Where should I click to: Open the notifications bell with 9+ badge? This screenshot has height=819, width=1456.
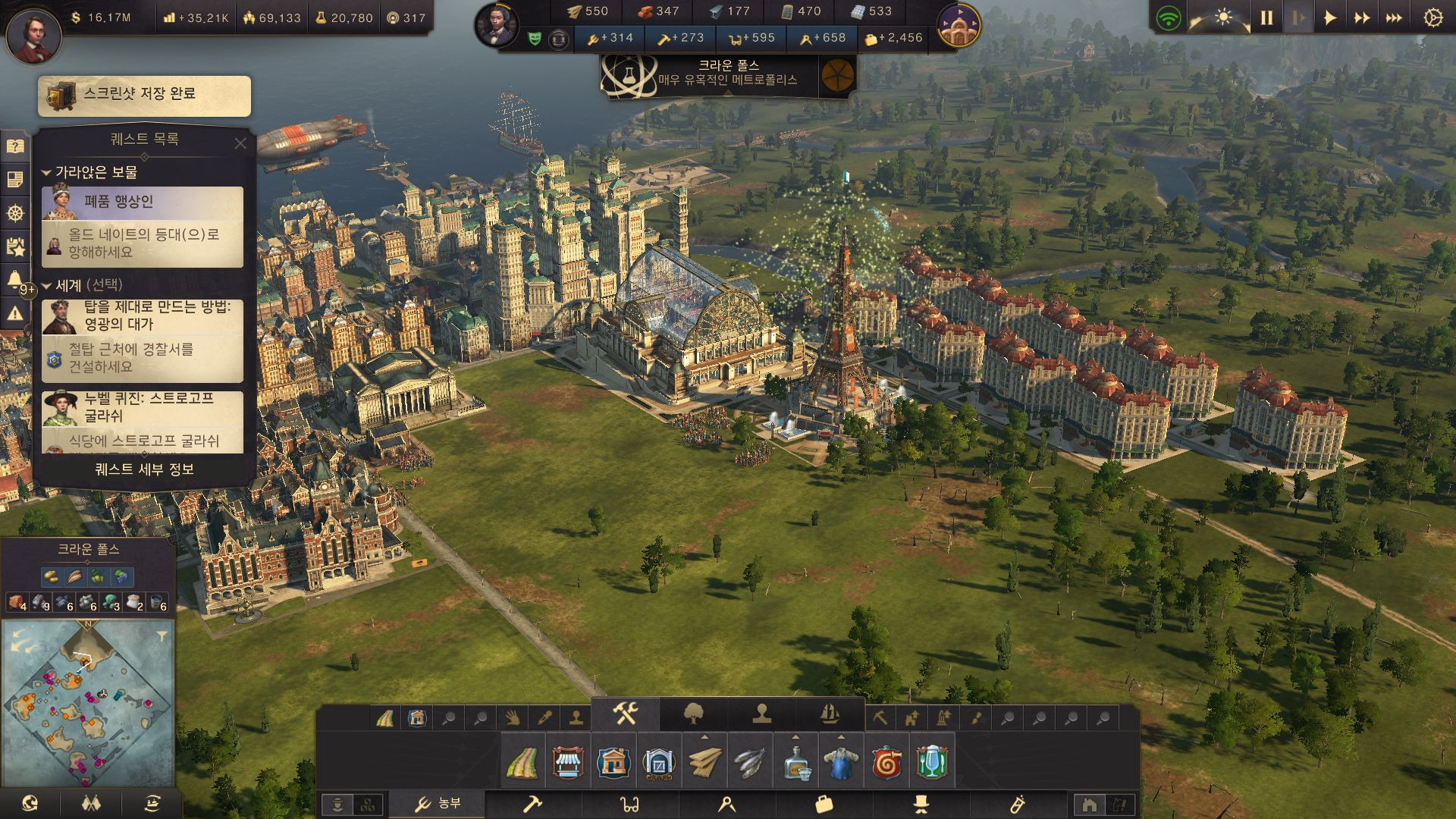(x=15, y=280)
